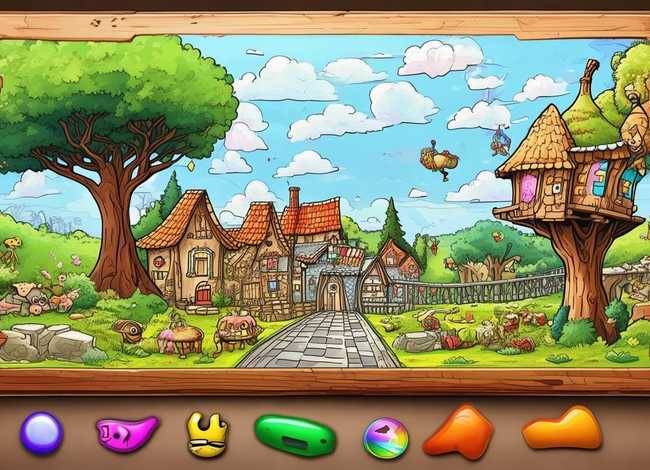Pick the pink blob-shaped item
650x470 pixels.
pos(126,432)
